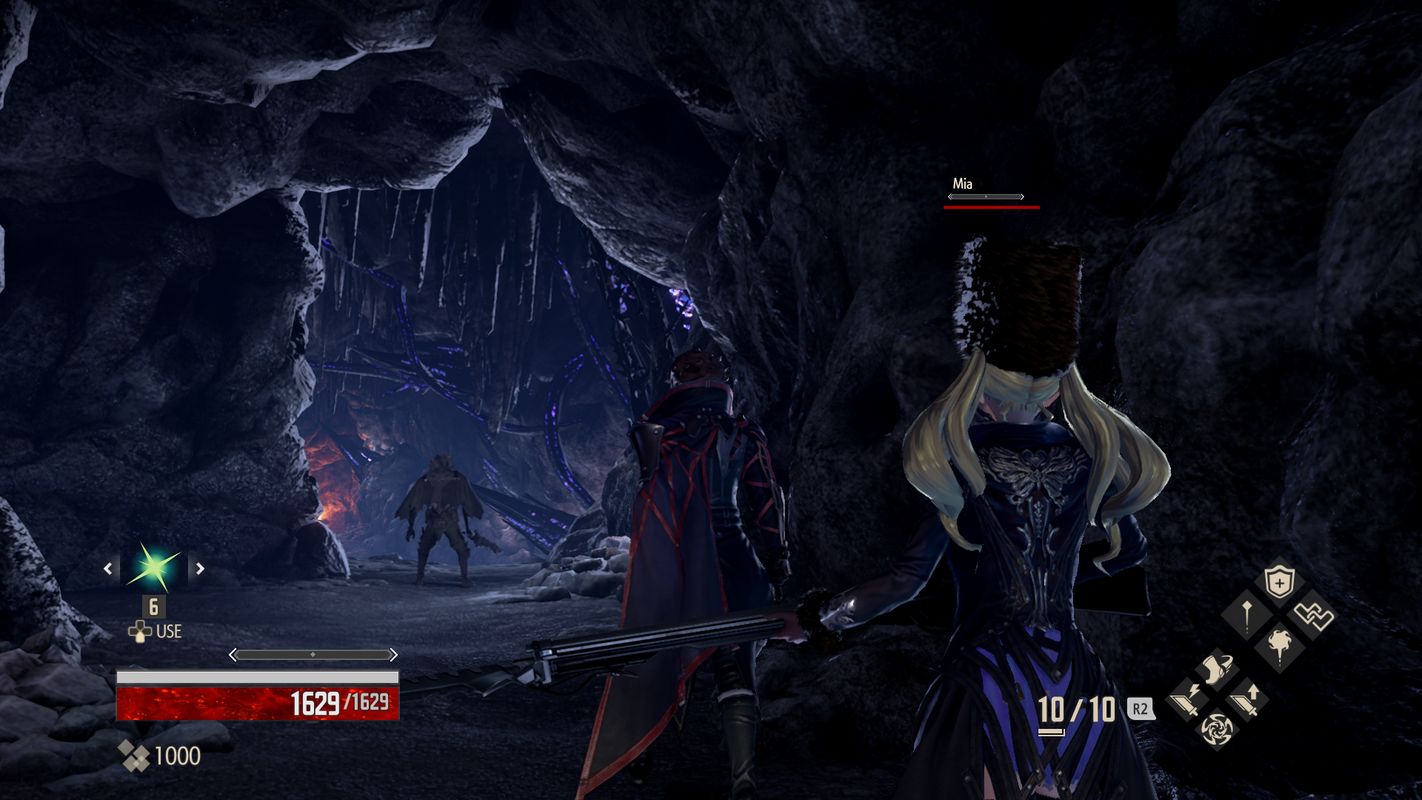This screenshot has width=1422, height=800.
Task: Click the red 1629/1629 health bar
Action: click(x=256, y=702)
